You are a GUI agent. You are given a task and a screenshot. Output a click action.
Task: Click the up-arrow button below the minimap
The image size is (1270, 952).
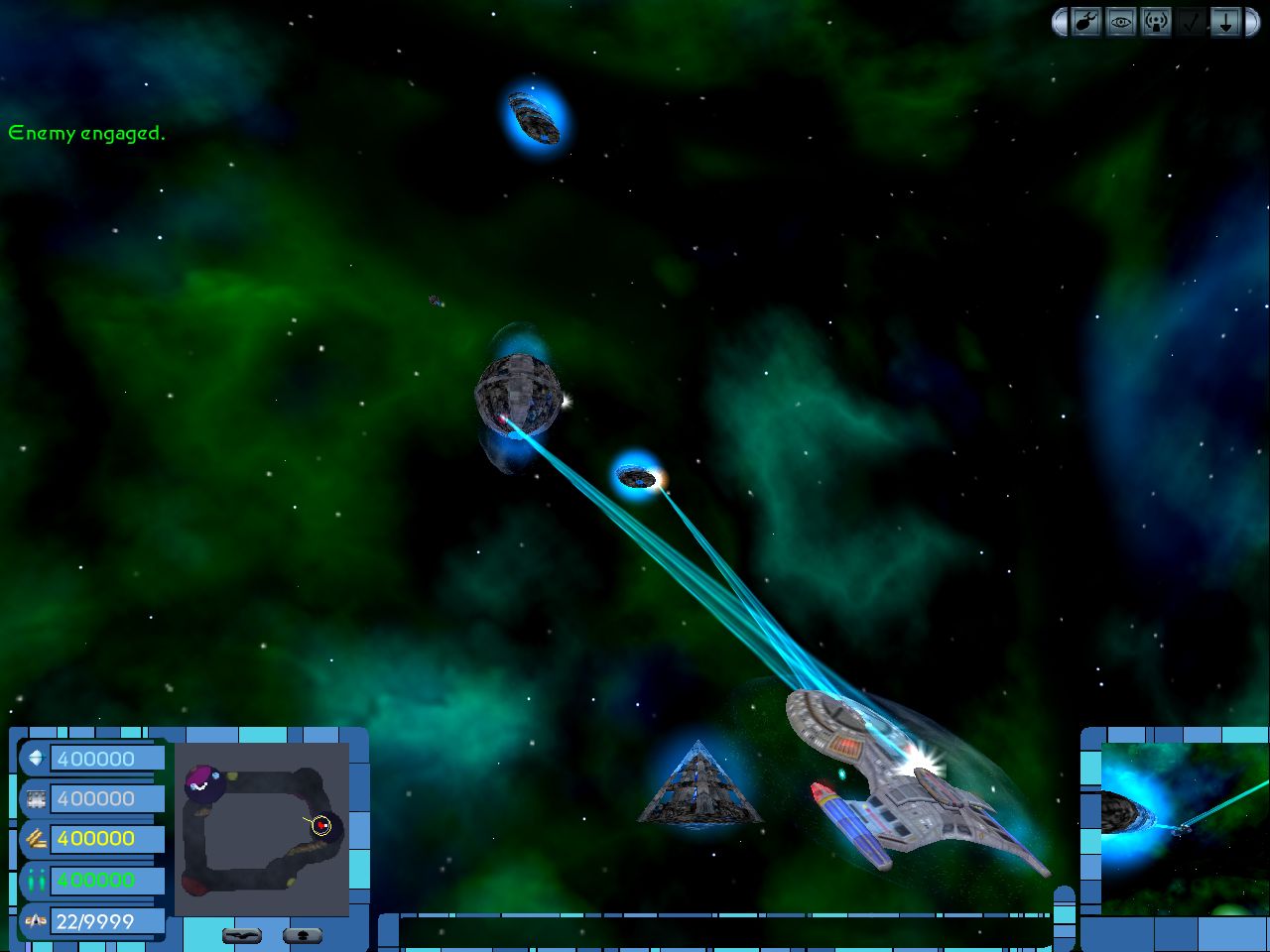pyautogui.click(x=303, y=935)
